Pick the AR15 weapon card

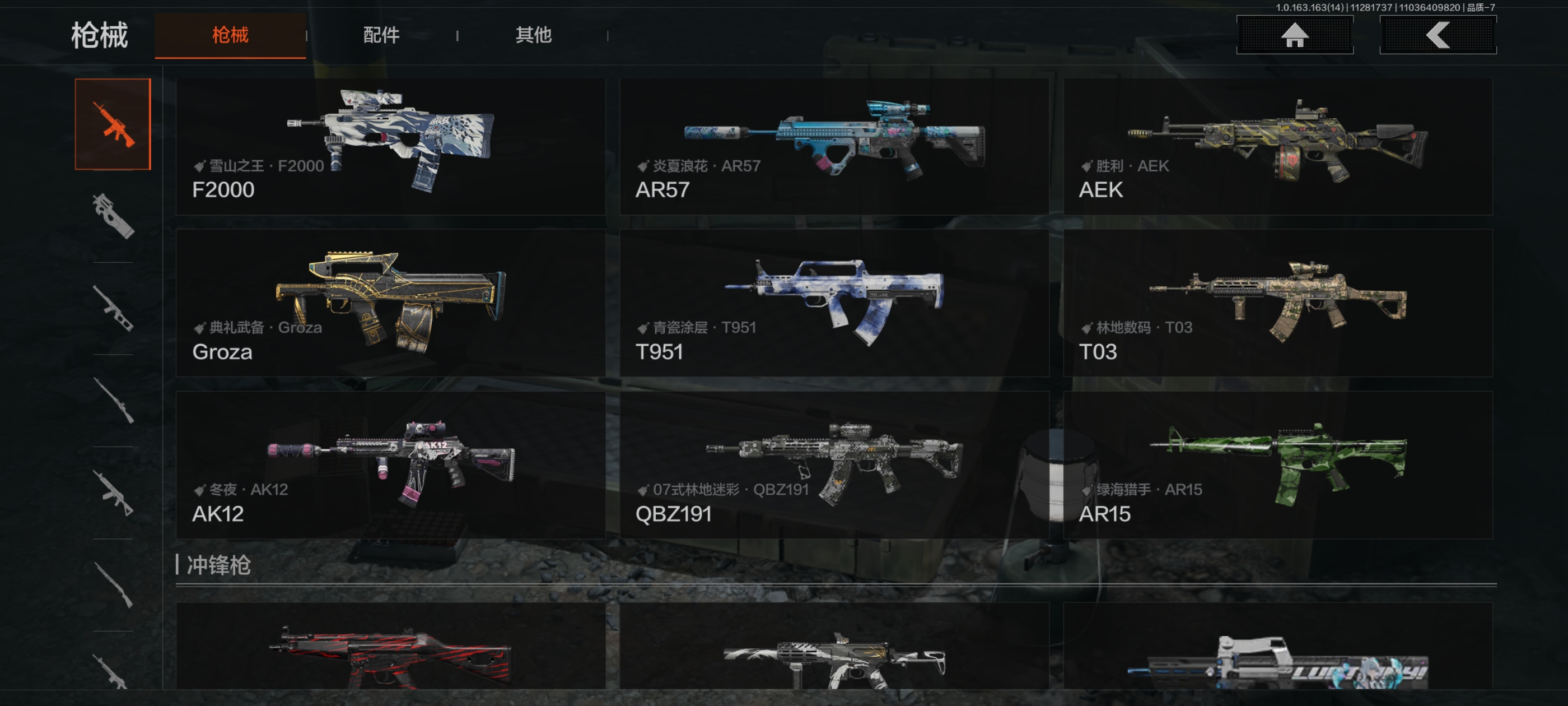tap(1277, 465)
